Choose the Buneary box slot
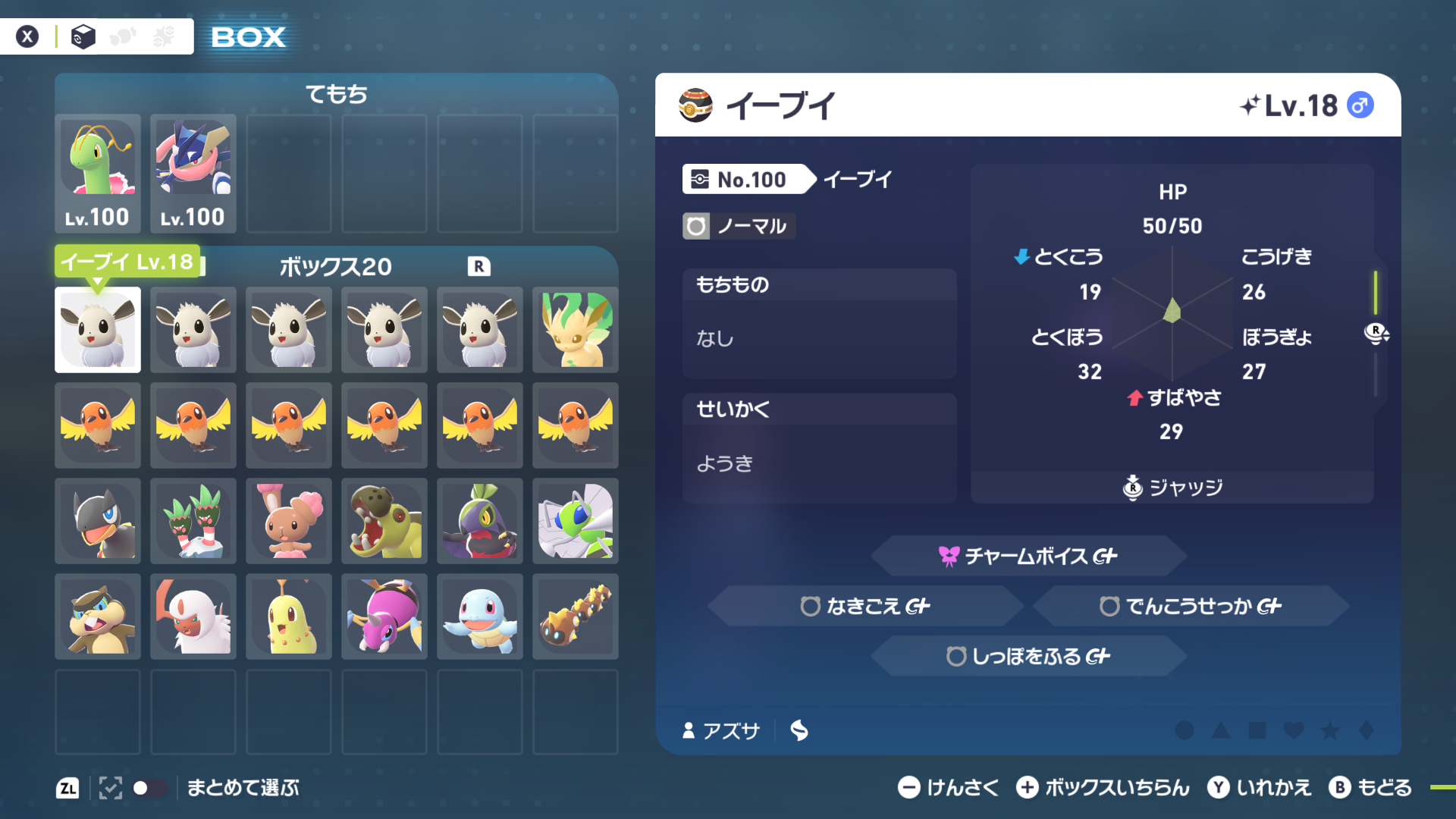 coord(289,521)
